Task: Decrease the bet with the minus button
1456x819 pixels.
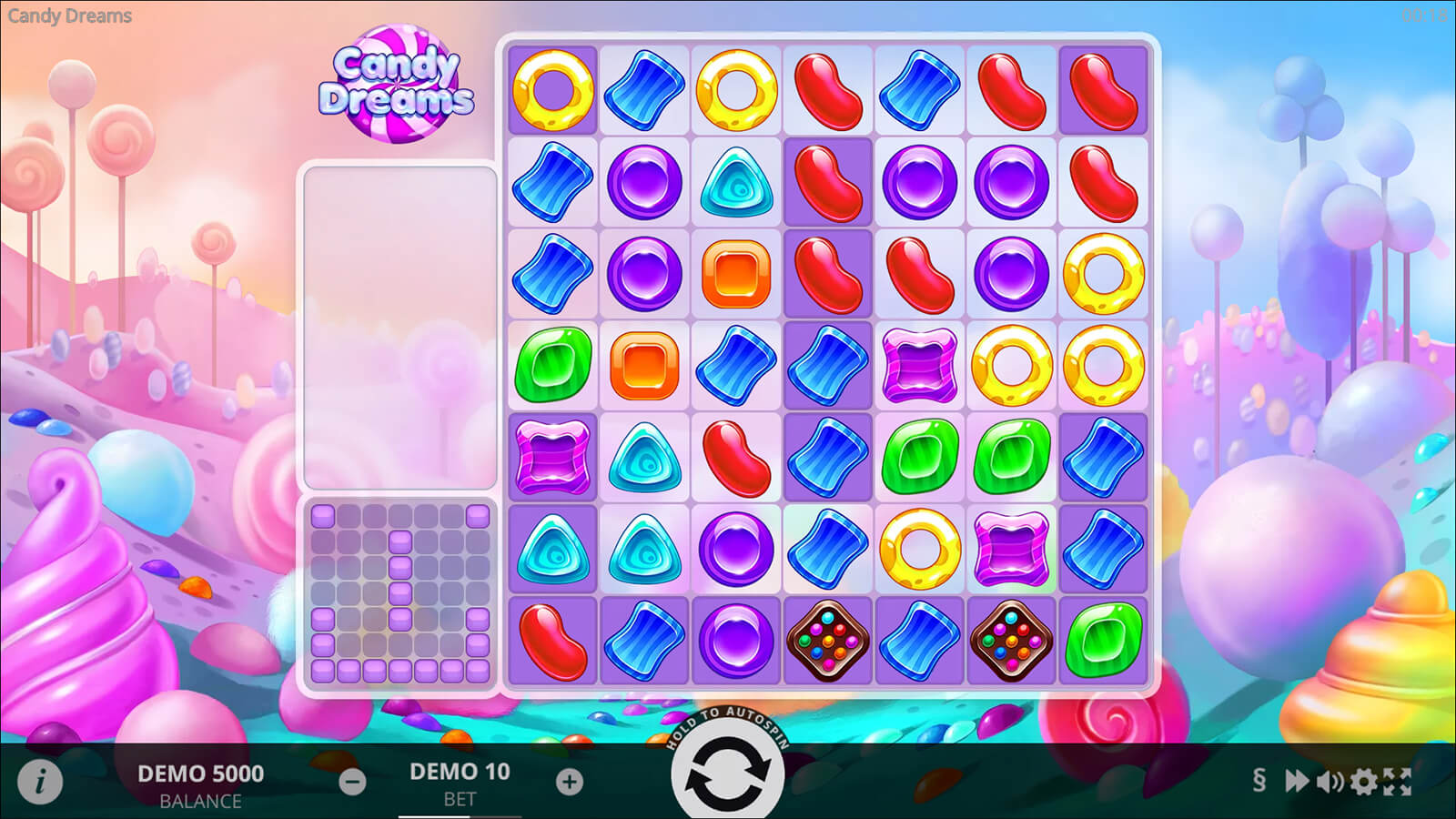Action: tap(352, 781)
